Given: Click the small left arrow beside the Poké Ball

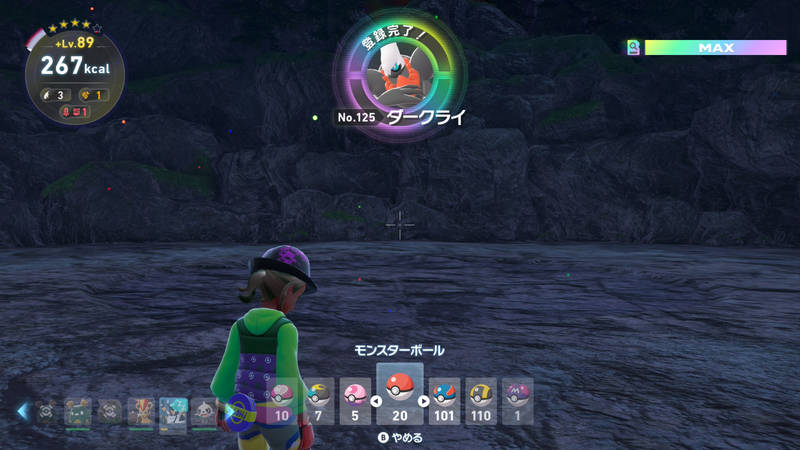Looking at the screenshot, I should 376,402.
